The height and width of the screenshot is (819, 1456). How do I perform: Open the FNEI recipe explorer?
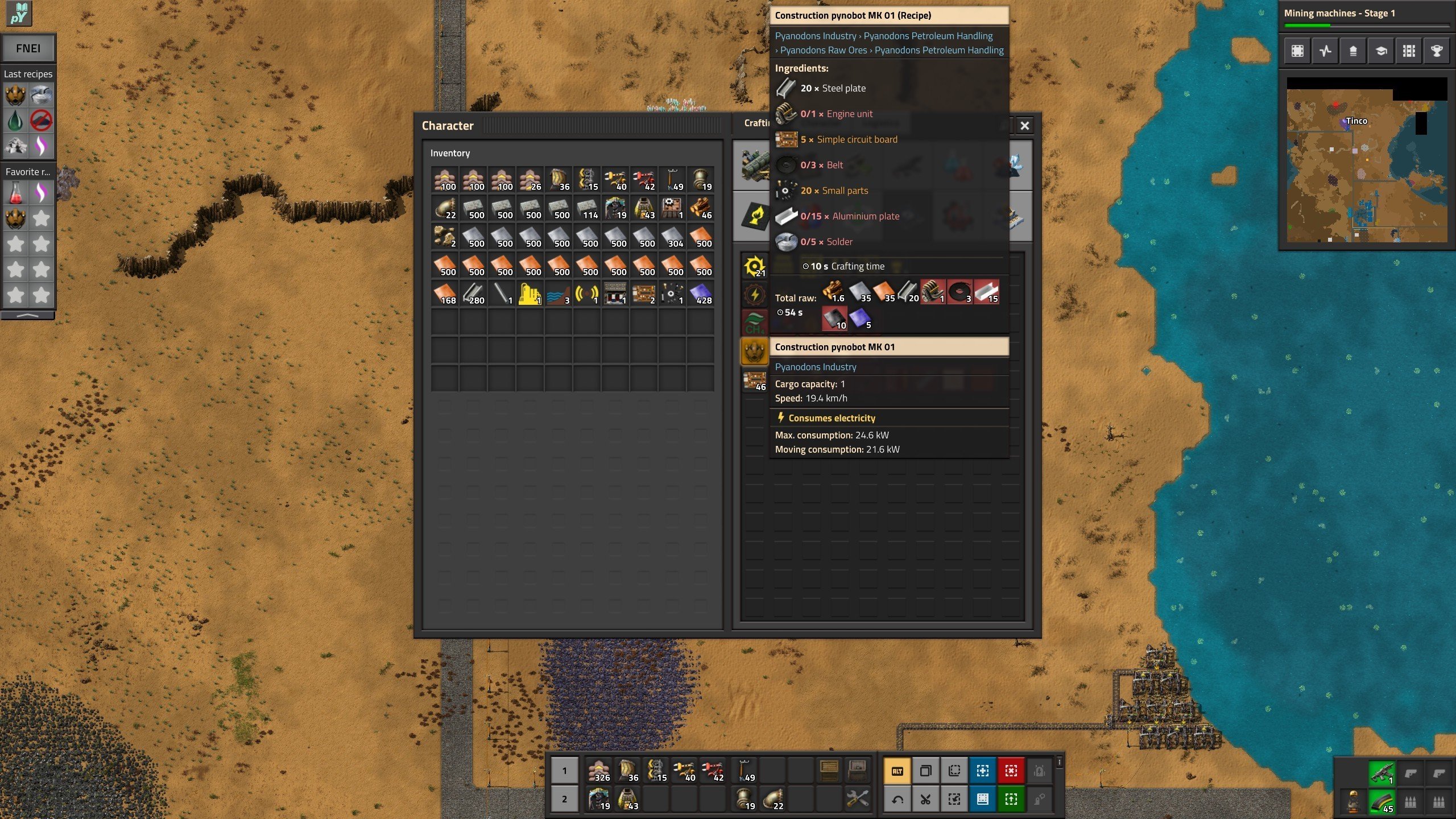[28, 48]
